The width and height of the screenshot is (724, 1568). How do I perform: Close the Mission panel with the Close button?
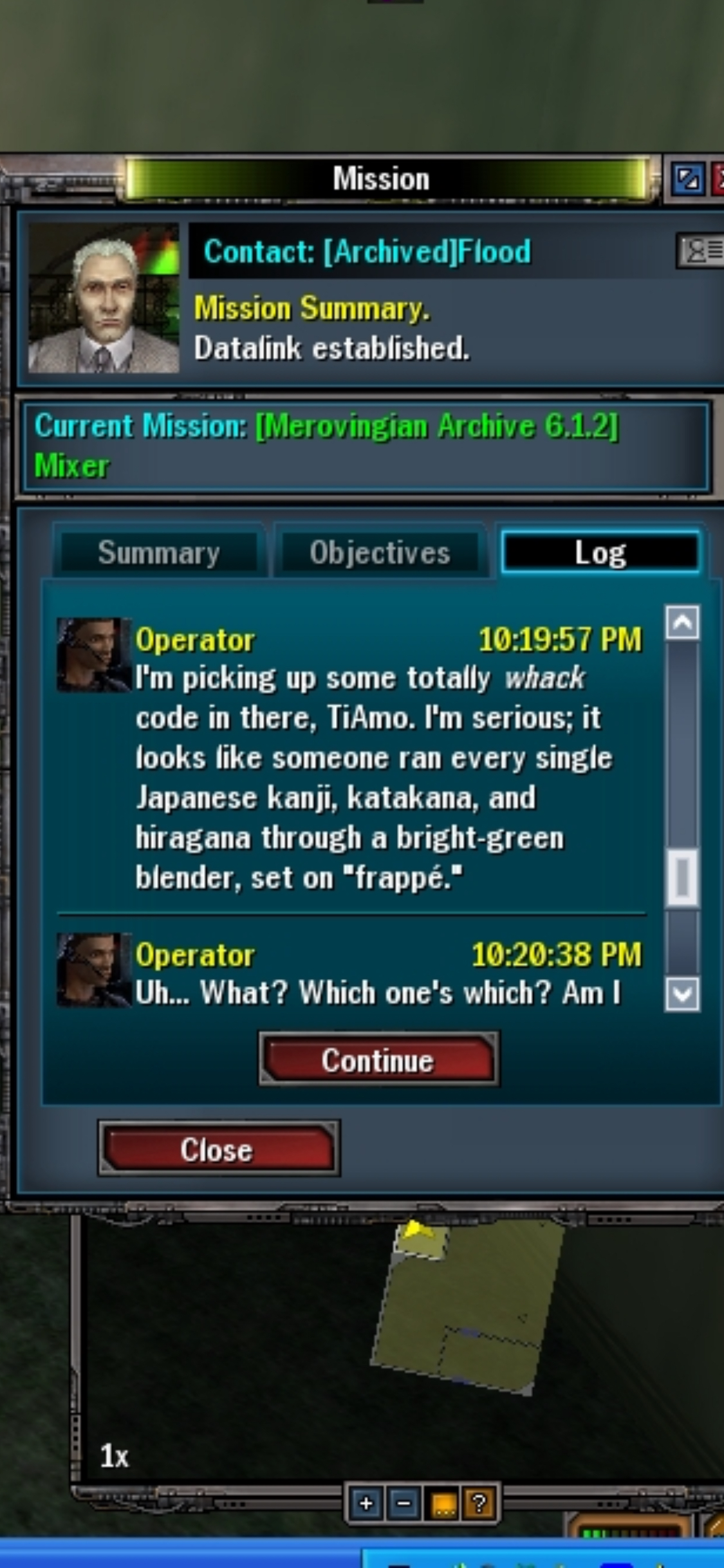point(218,1150)
